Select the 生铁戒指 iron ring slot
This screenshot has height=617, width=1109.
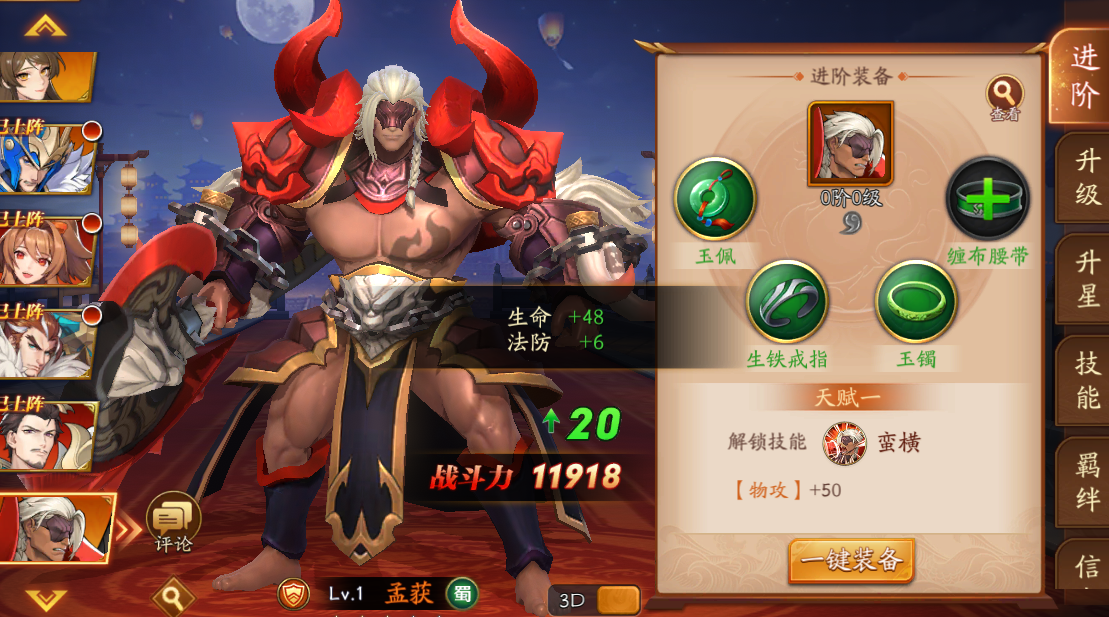click(x=787, y=301)
